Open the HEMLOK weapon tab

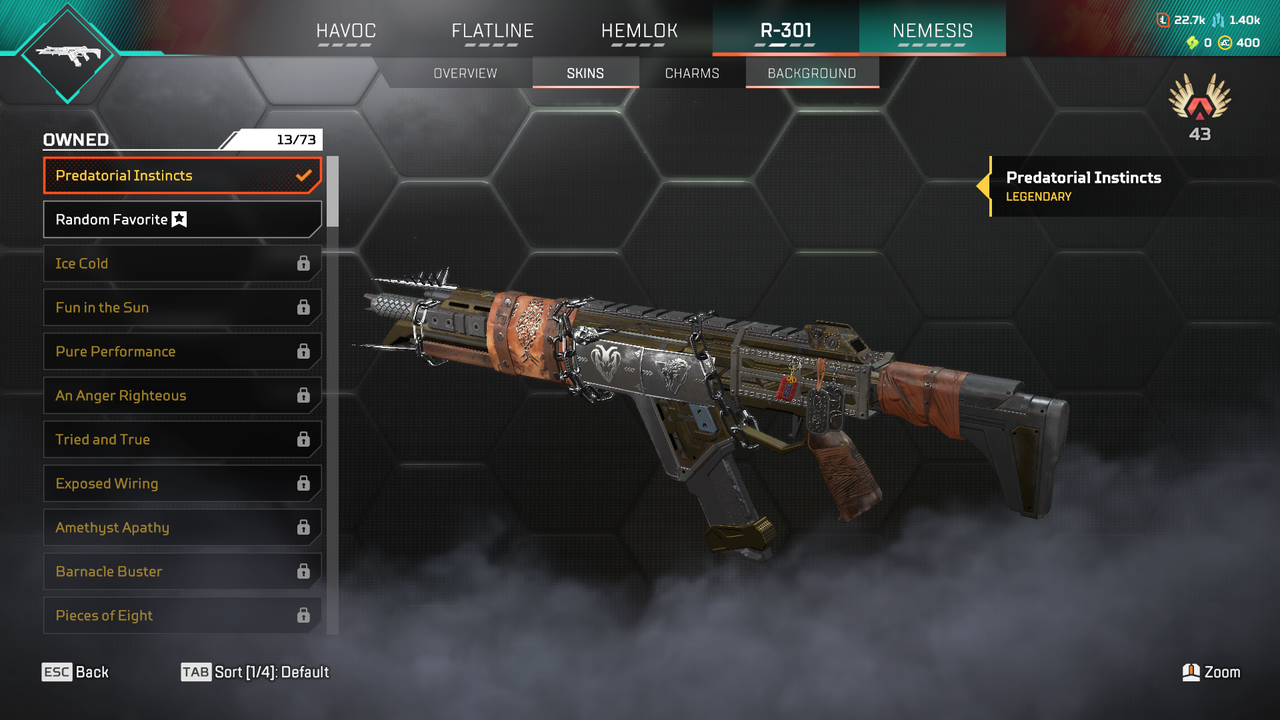click(x=639, y=31)
